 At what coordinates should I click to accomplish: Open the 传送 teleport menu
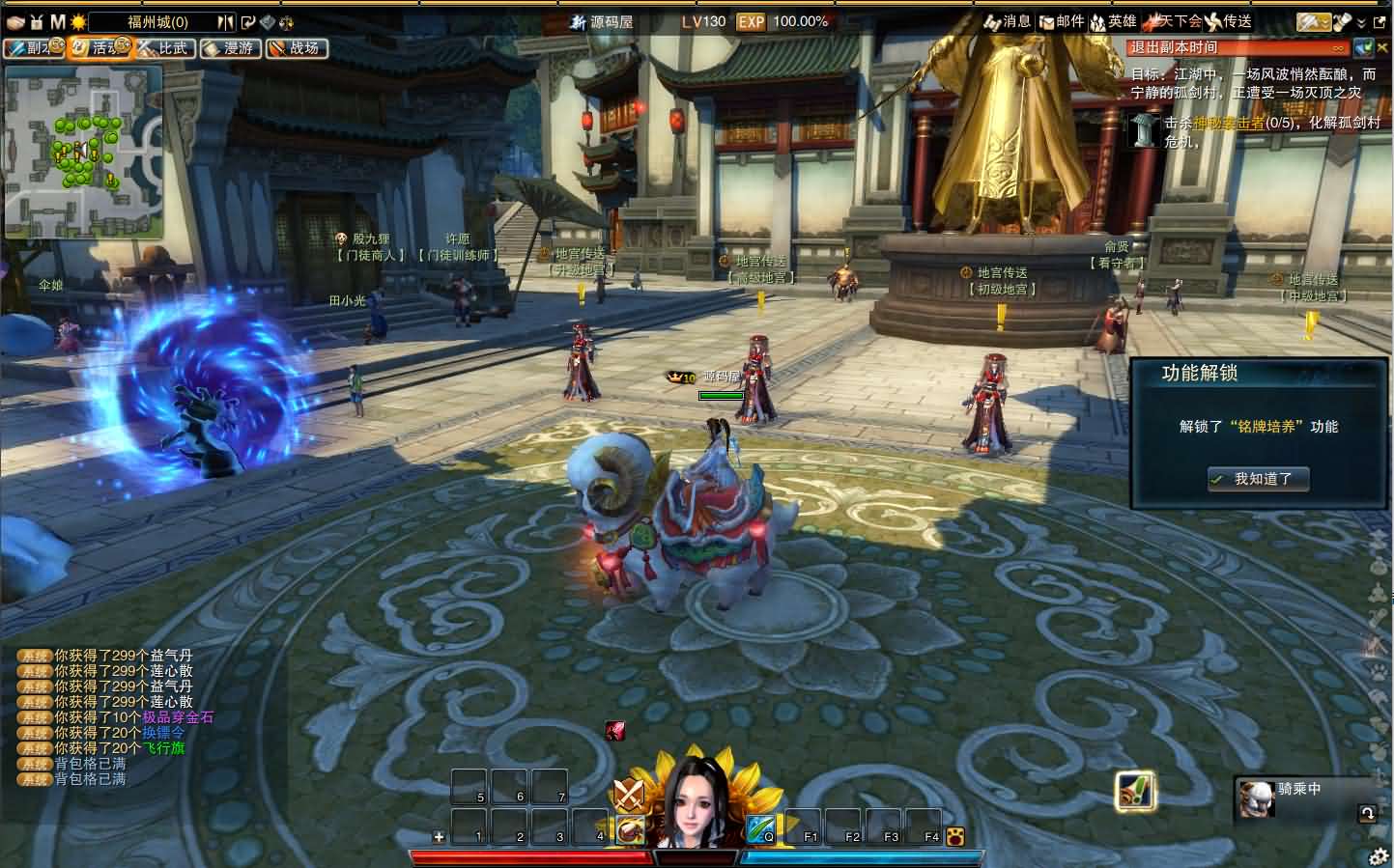coord(1229,21)
